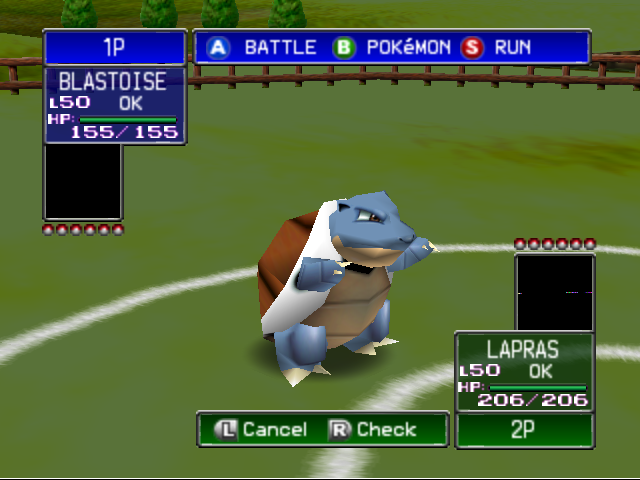Select the RUN option
640x480 pixels.
(497, 47)
